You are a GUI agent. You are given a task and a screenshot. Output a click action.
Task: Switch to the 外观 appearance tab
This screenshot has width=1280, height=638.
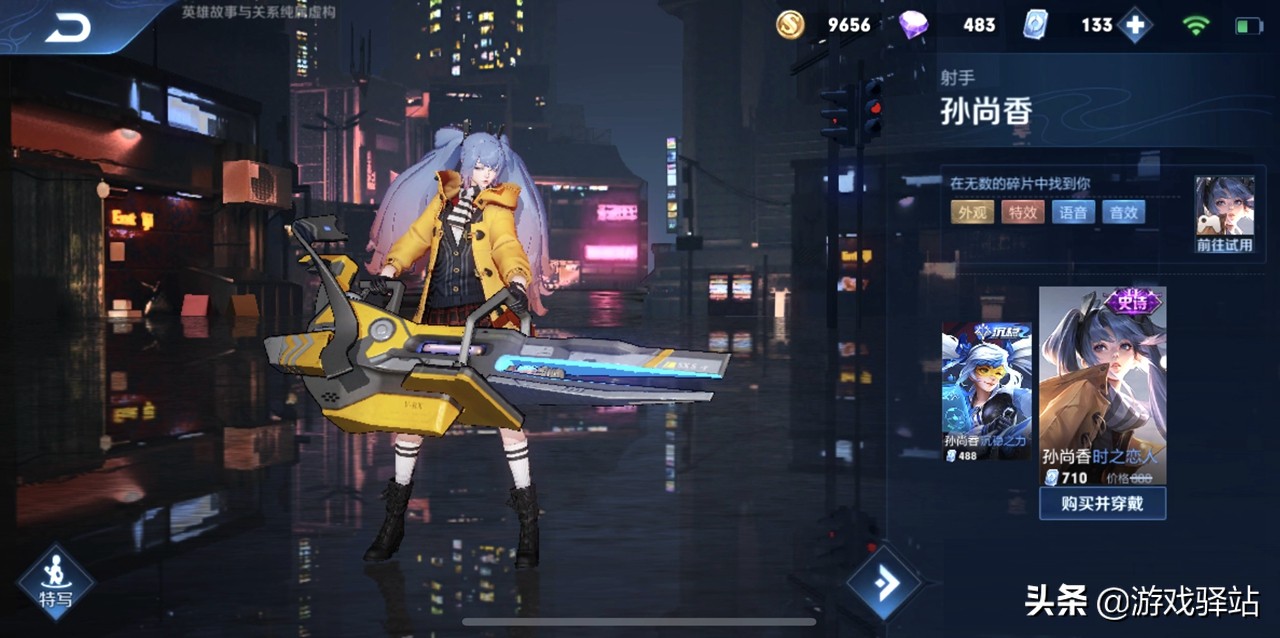coord(972,212)
